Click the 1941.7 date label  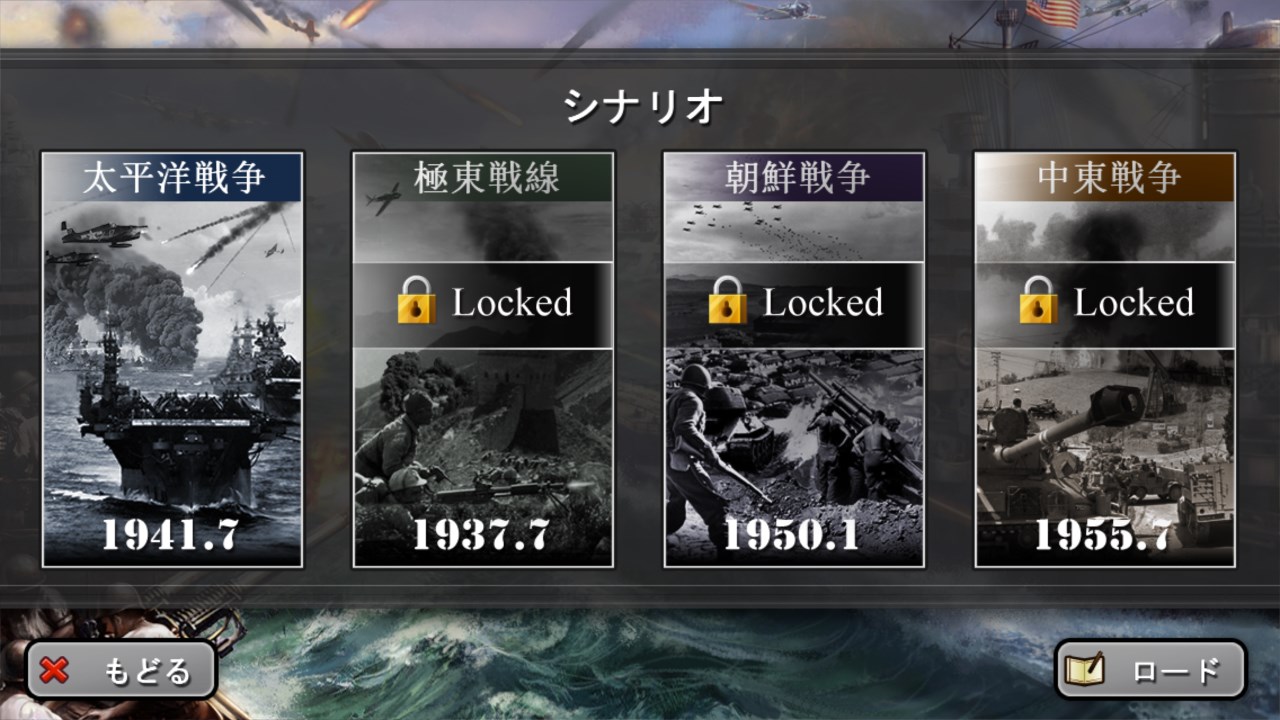[x=170, y=538]
